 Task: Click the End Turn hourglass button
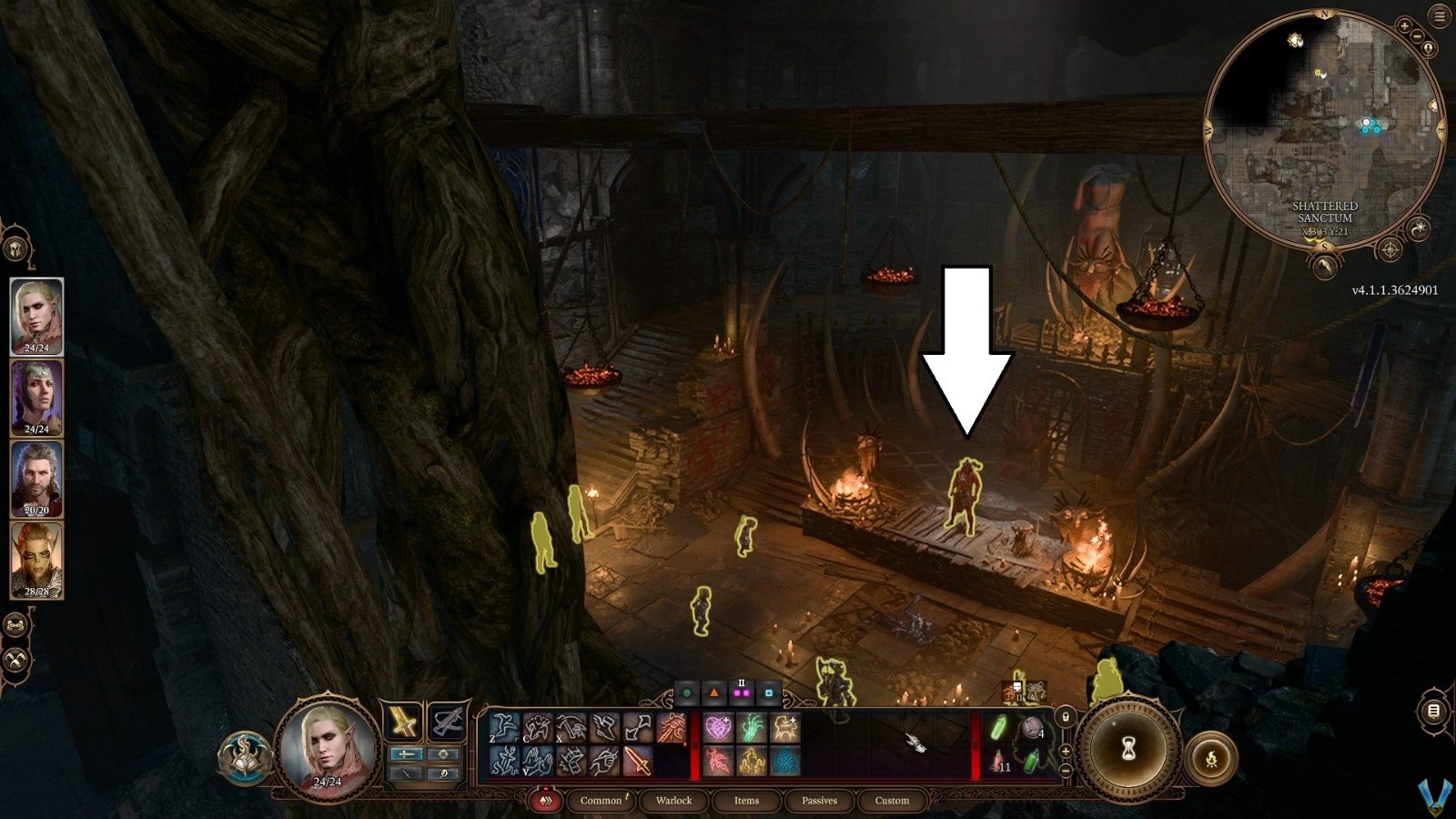click(x=1131, y=748)
